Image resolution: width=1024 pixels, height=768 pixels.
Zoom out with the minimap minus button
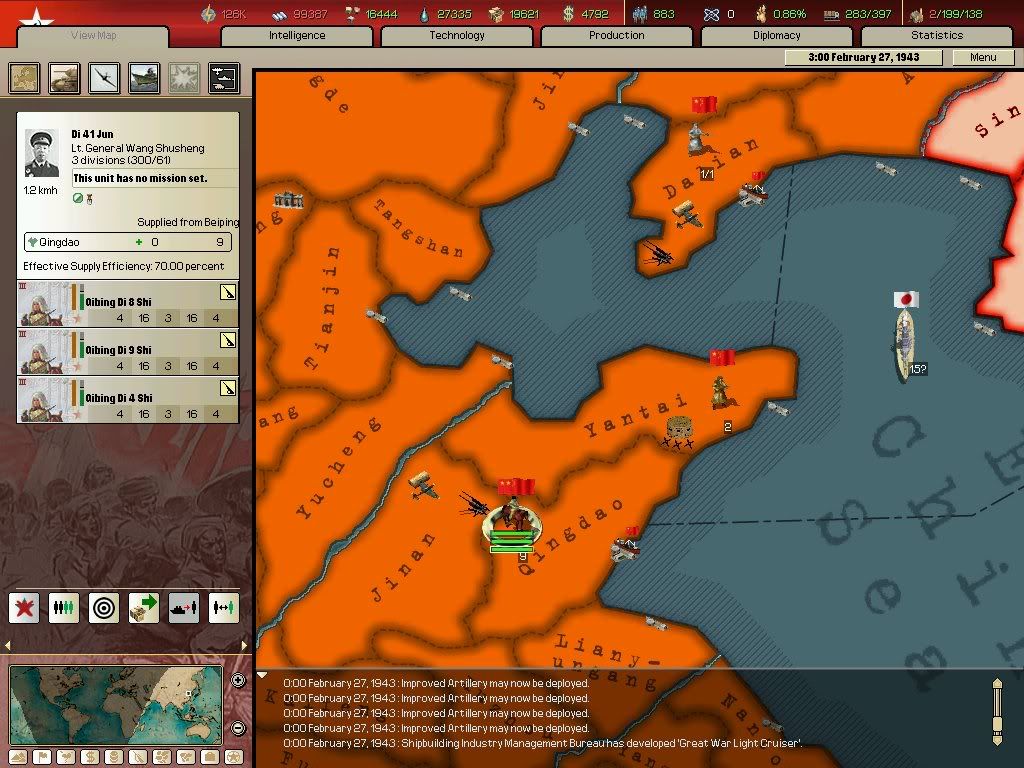click(238, 728)
